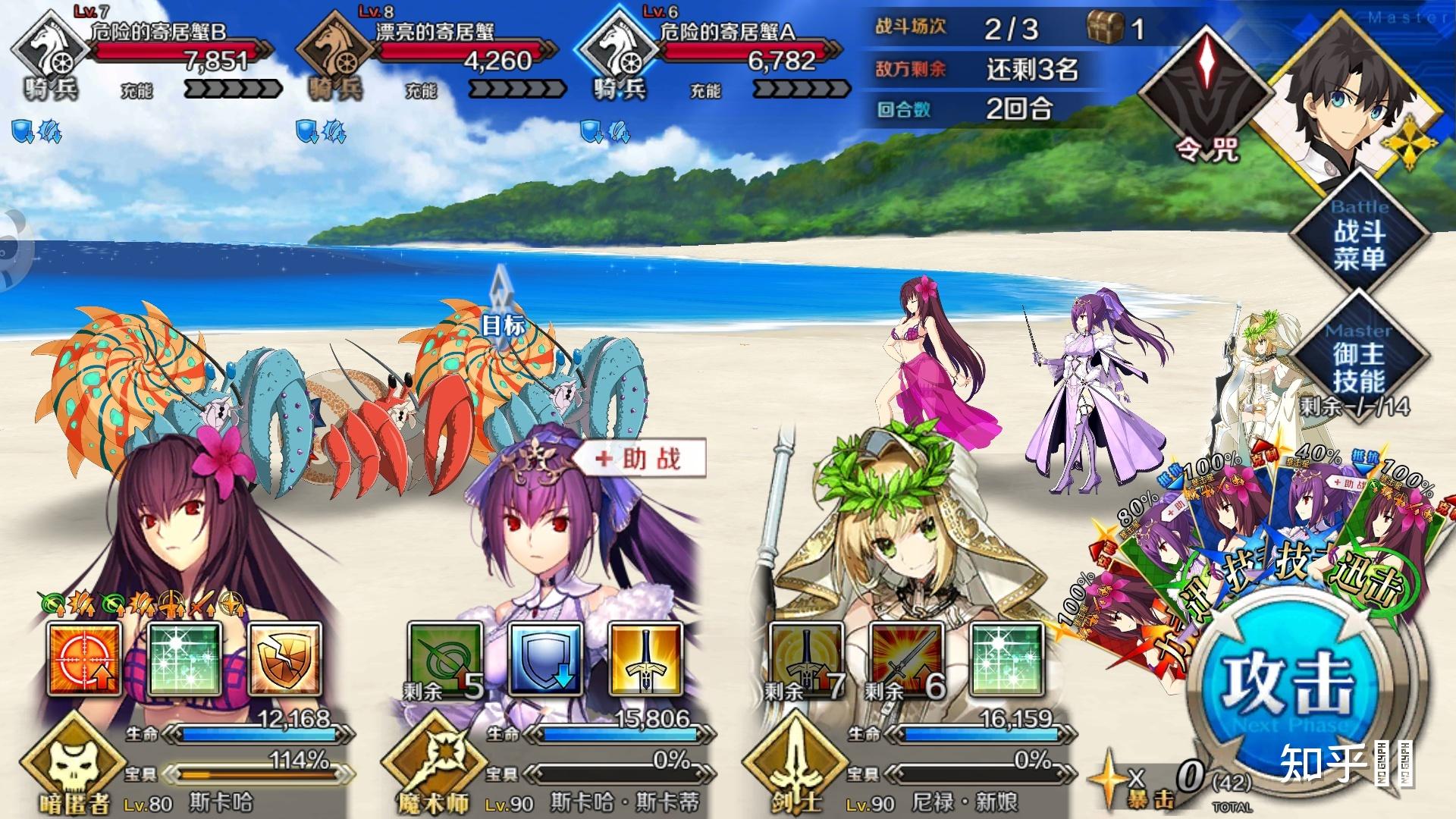1456x819 pixels.
Task: Activate Nero Bride's green sparkle skill
Action: (1006, 659)
